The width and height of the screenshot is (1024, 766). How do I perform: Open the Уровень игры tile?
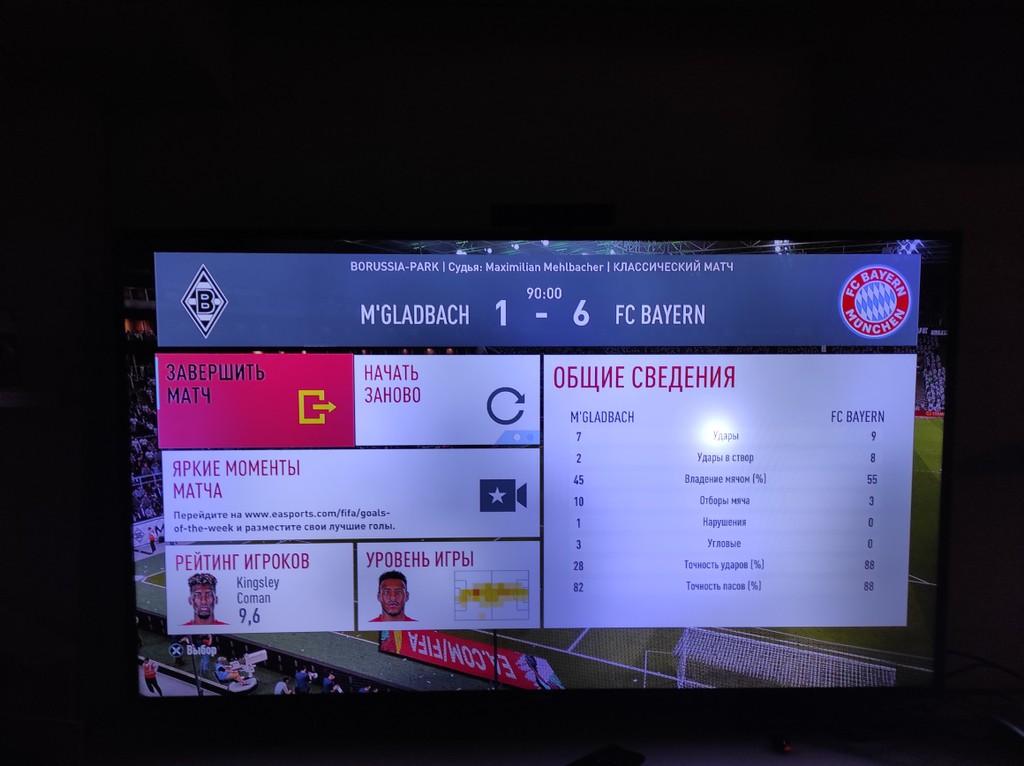click(448, 587)
